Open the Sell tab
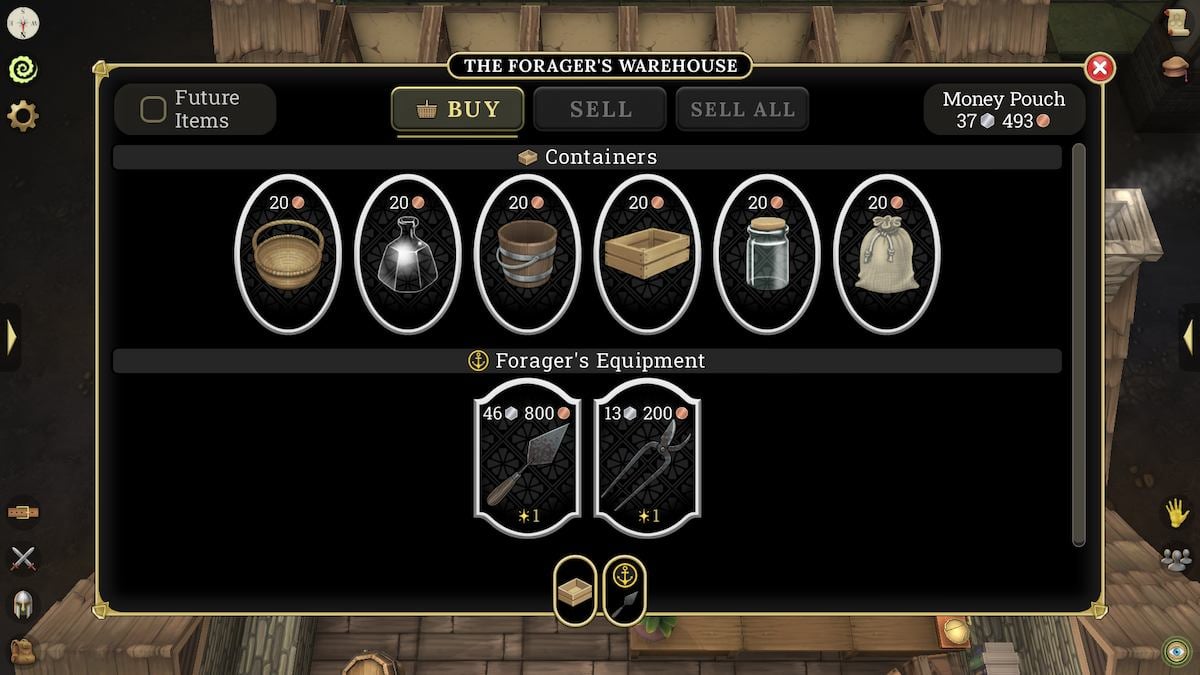The height and width of the screenshot is (675, 1200). (x=600, y=109)
